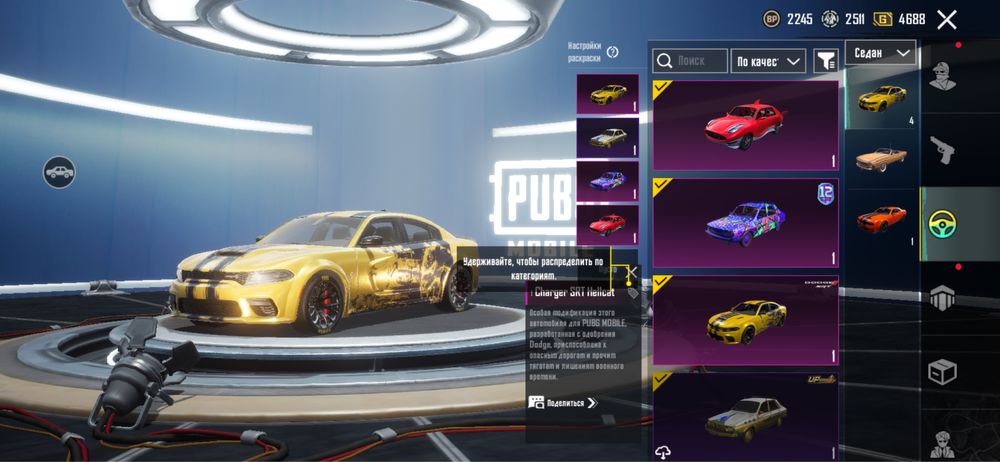This screenshot has height=462, width=1000.
Task: Close the categorization tooltip popup
Action: click(x=630, y=271)
